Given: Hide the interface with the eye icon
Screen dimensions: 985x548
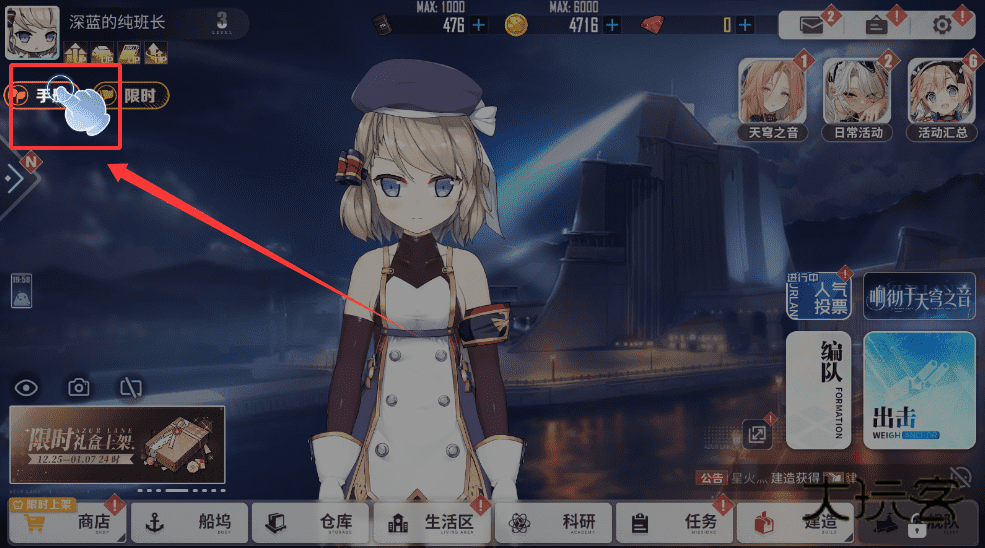Looking at the screenshot, I should coord(26,387).
